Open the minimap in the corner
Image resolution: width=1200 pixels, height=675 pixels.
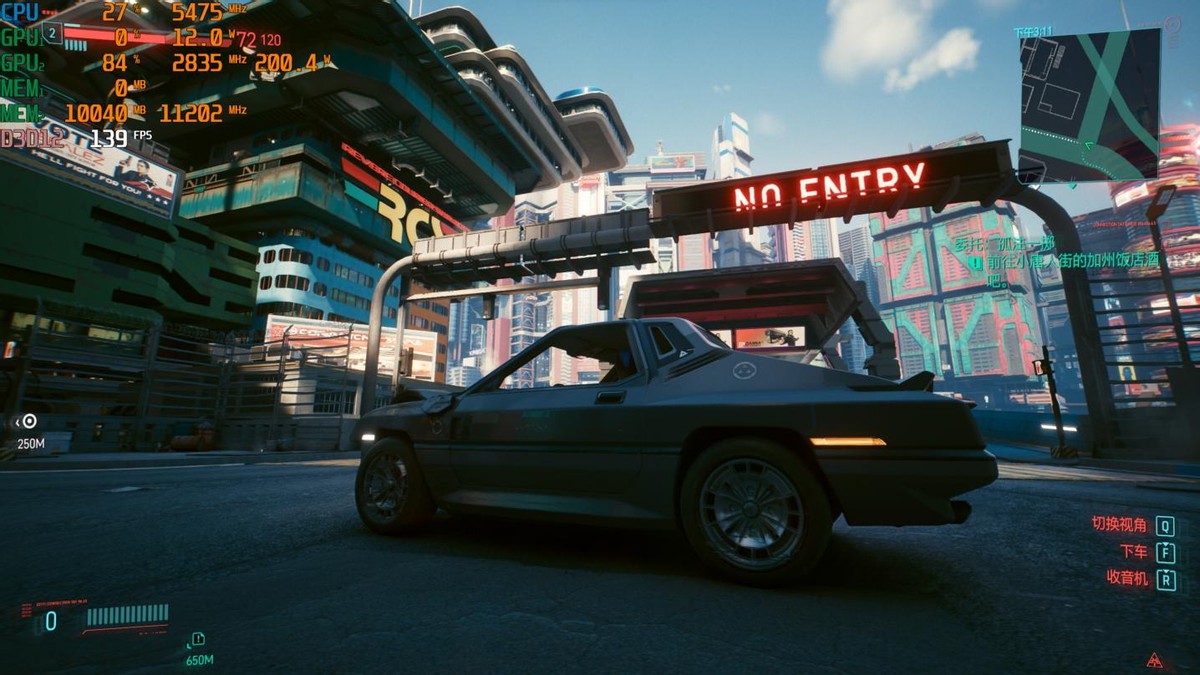(1089, 104)
